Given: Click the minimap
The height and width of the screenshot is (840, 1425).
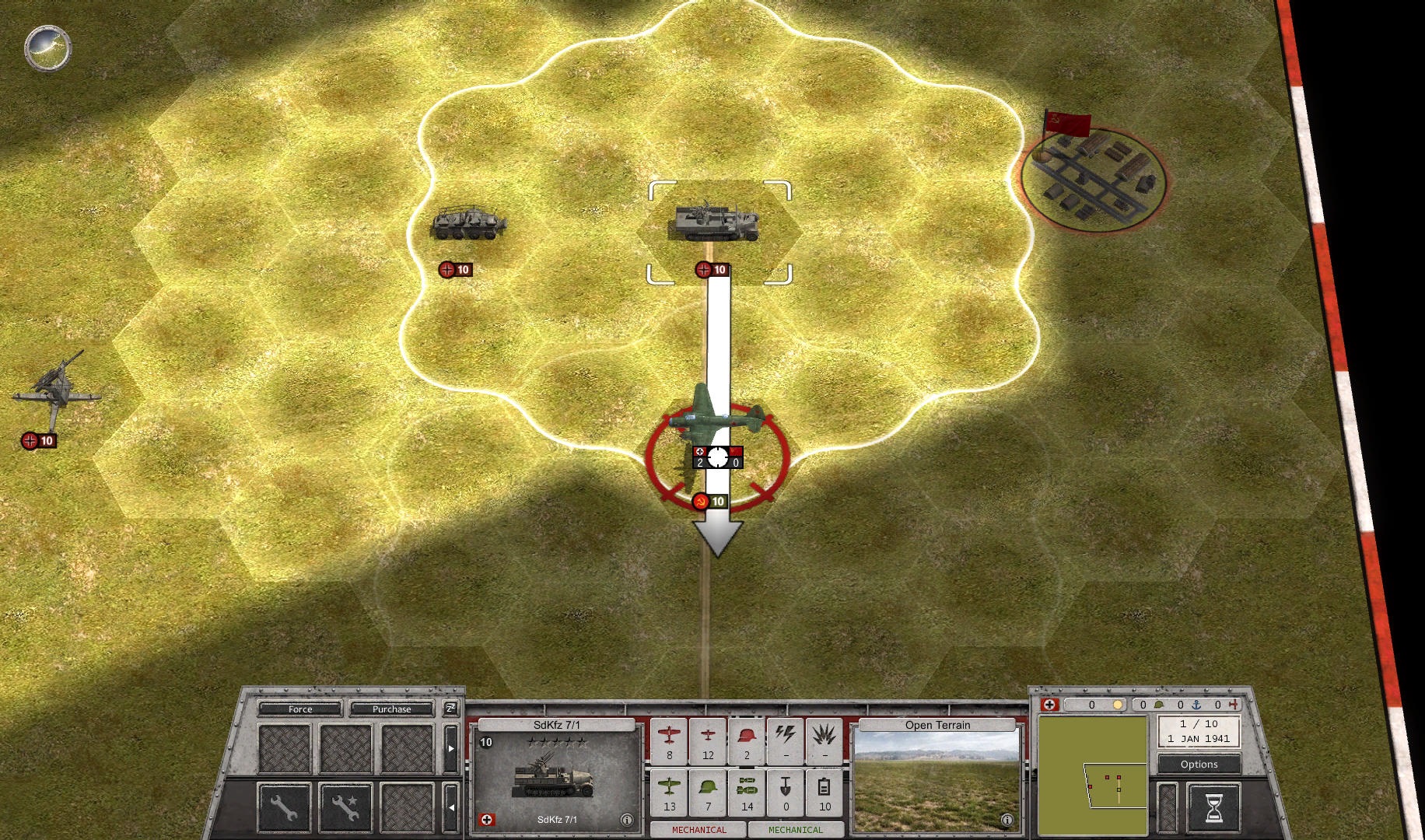Looking at the screenshot, I should click(x=1093, y=775).
